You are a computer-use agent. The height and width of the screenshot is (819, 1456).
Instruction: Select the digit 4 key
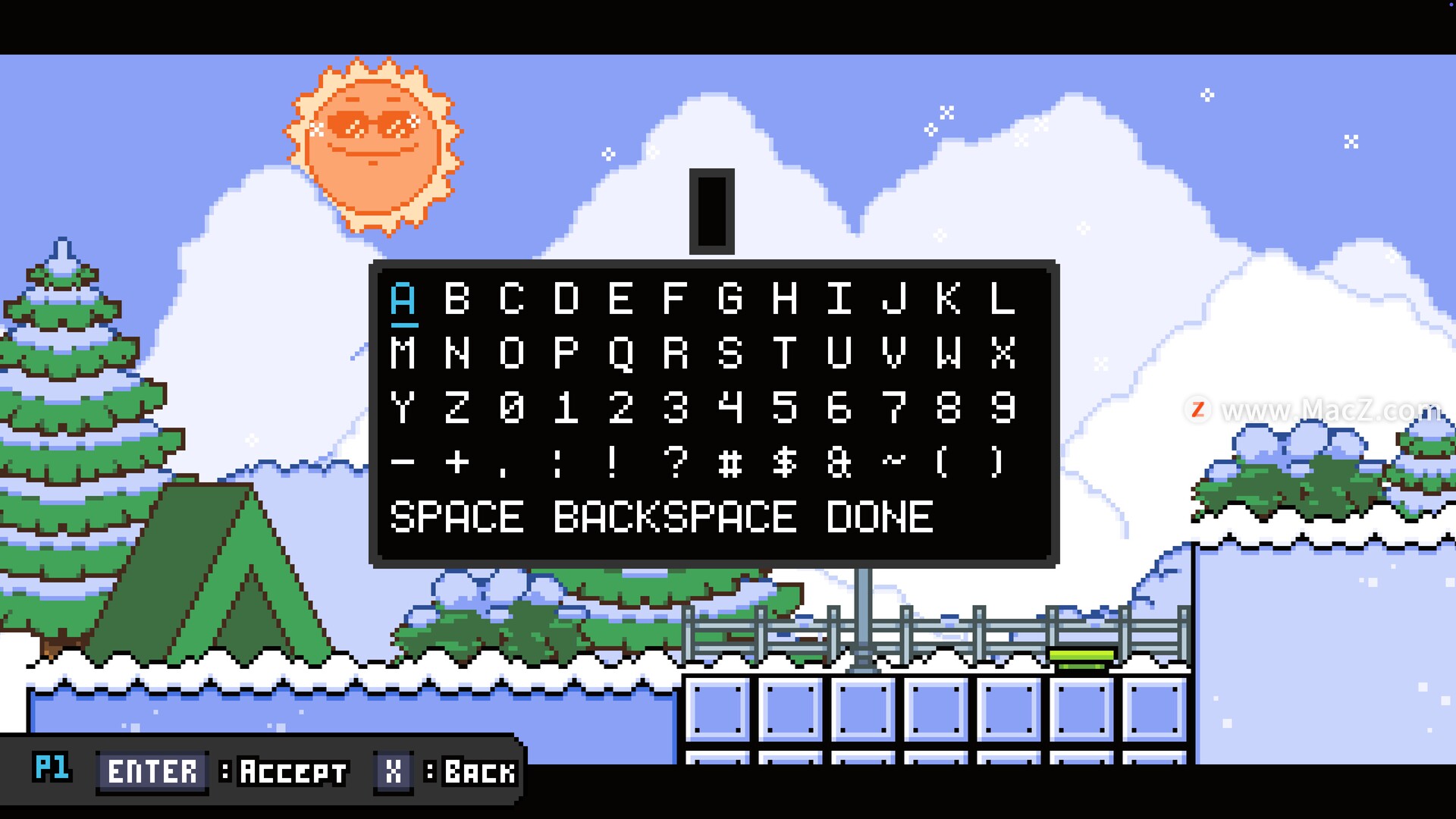(x=730, y=408)
